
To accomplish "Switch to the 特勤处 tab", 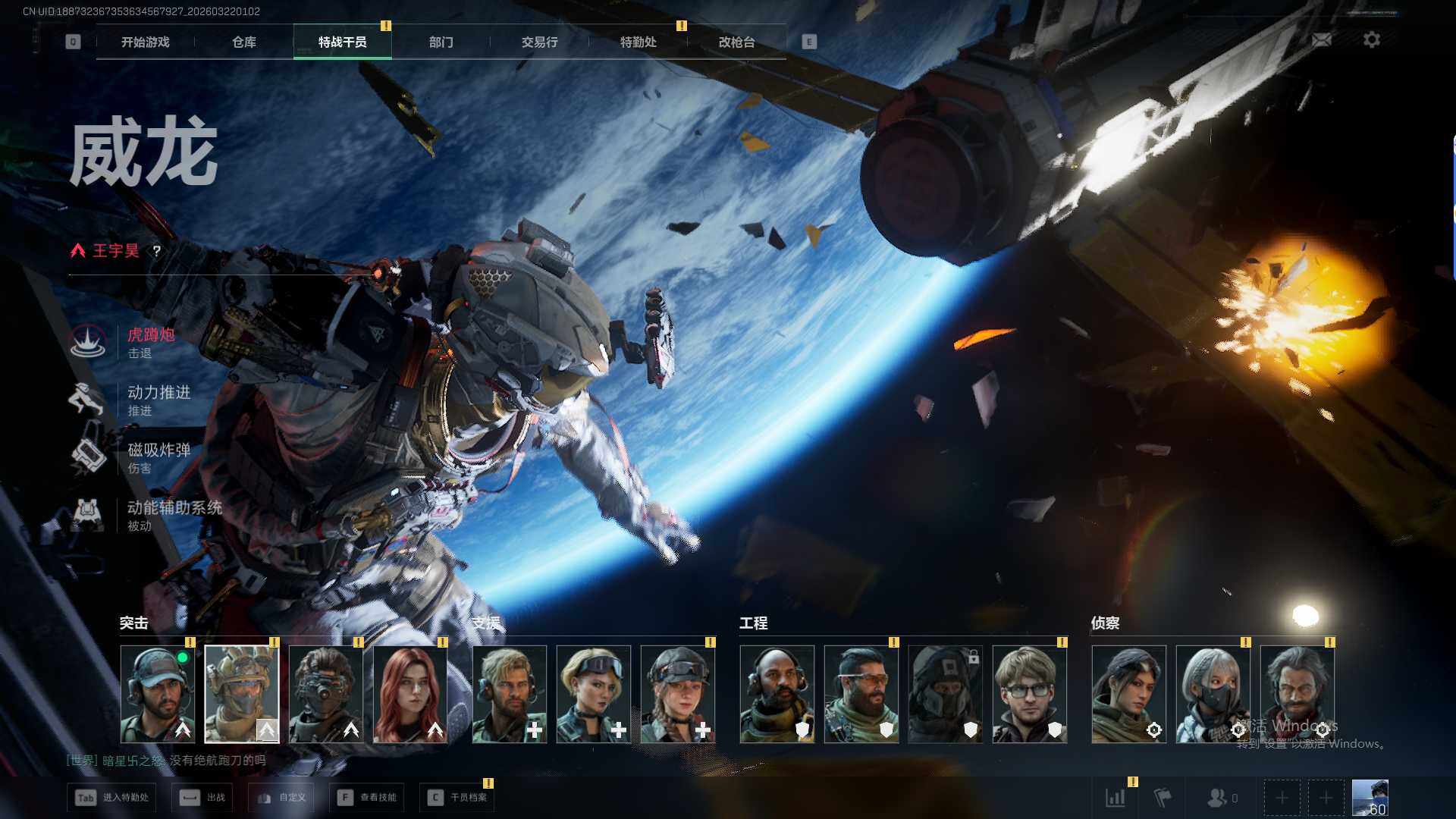I will click(638, 42).
